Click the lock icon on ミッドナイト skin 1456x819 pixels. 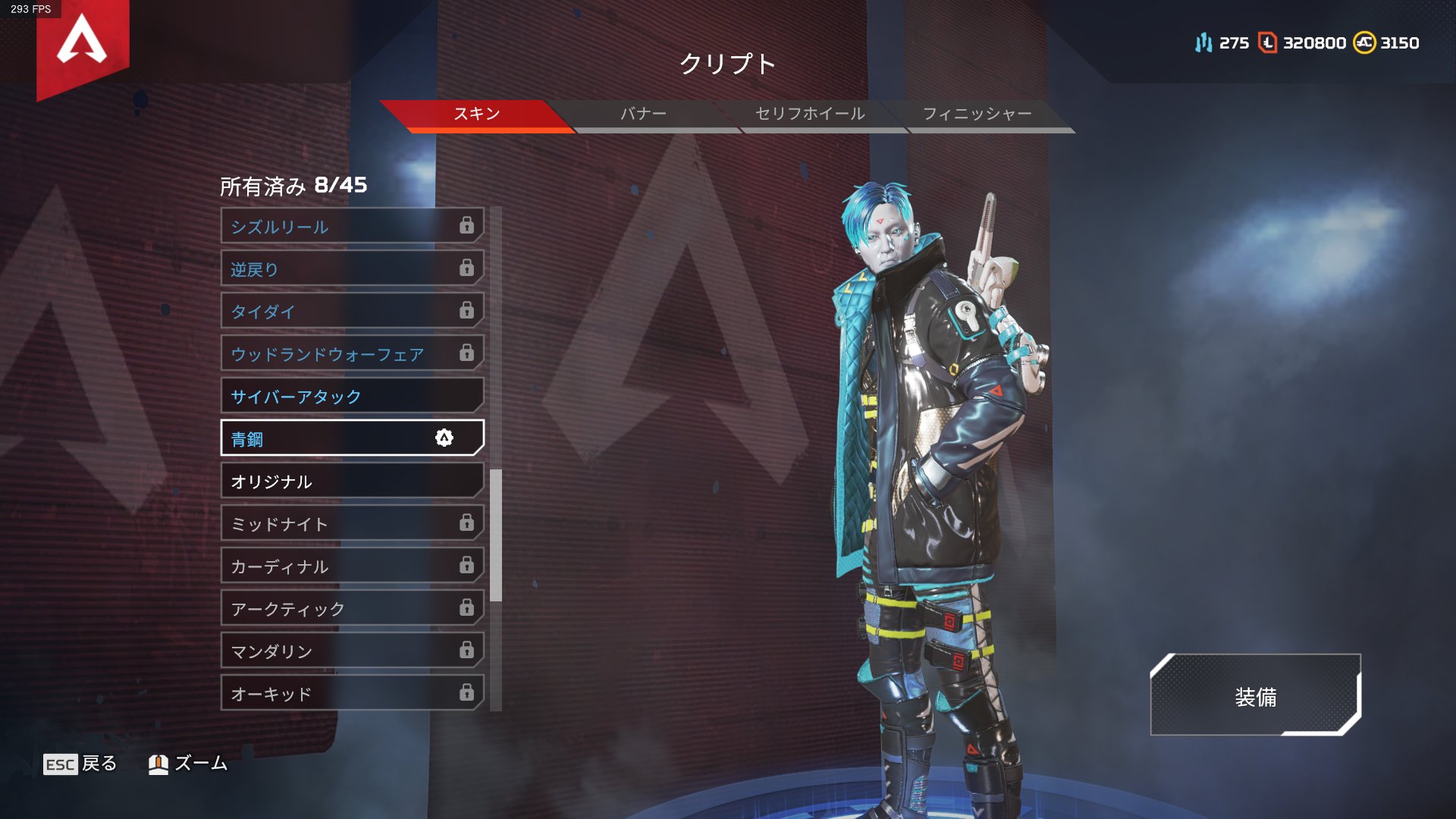point(466,523)
